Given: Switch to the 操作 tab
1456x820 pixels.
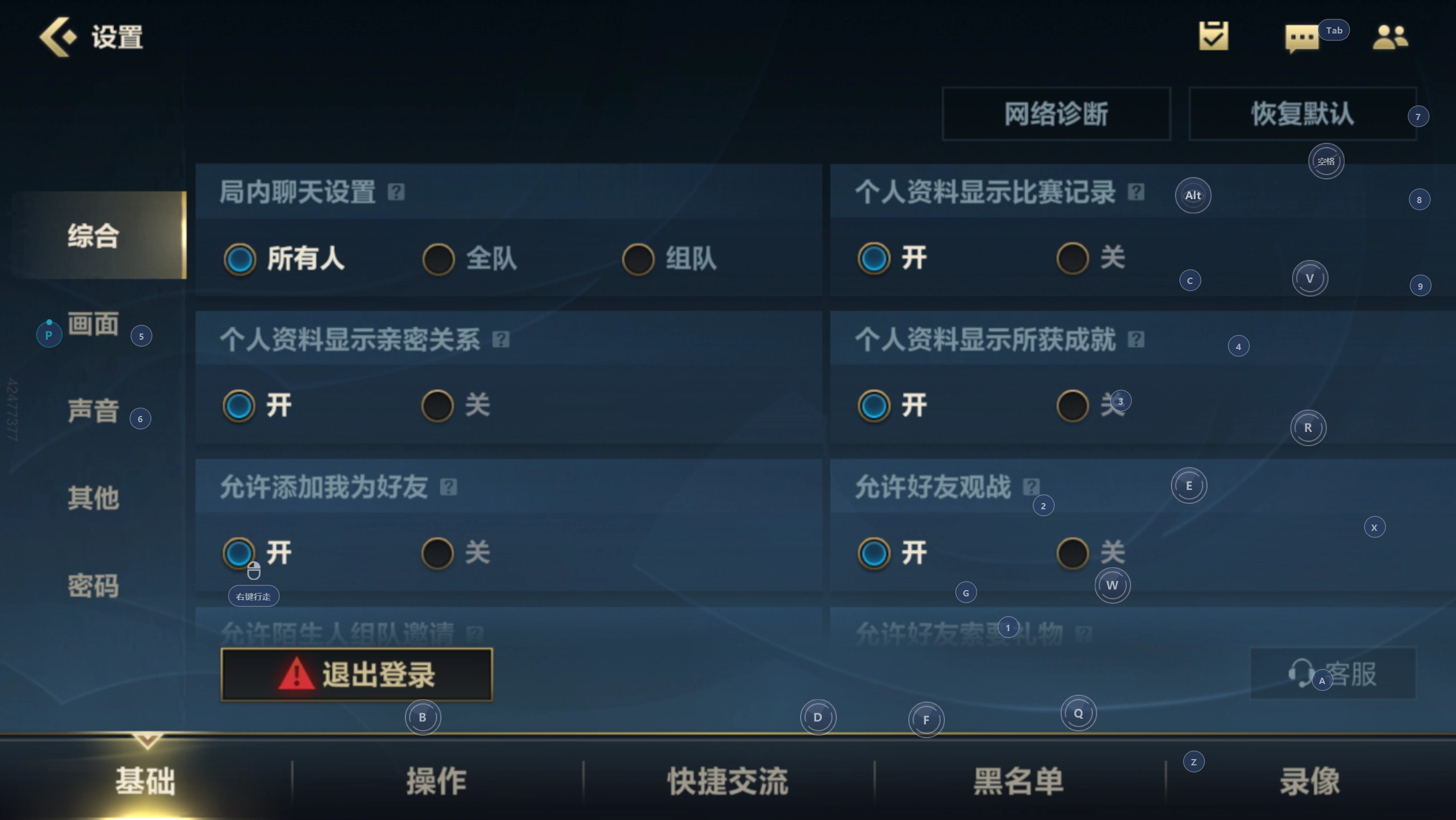Looking at the screenshot, I should (436, 781).
